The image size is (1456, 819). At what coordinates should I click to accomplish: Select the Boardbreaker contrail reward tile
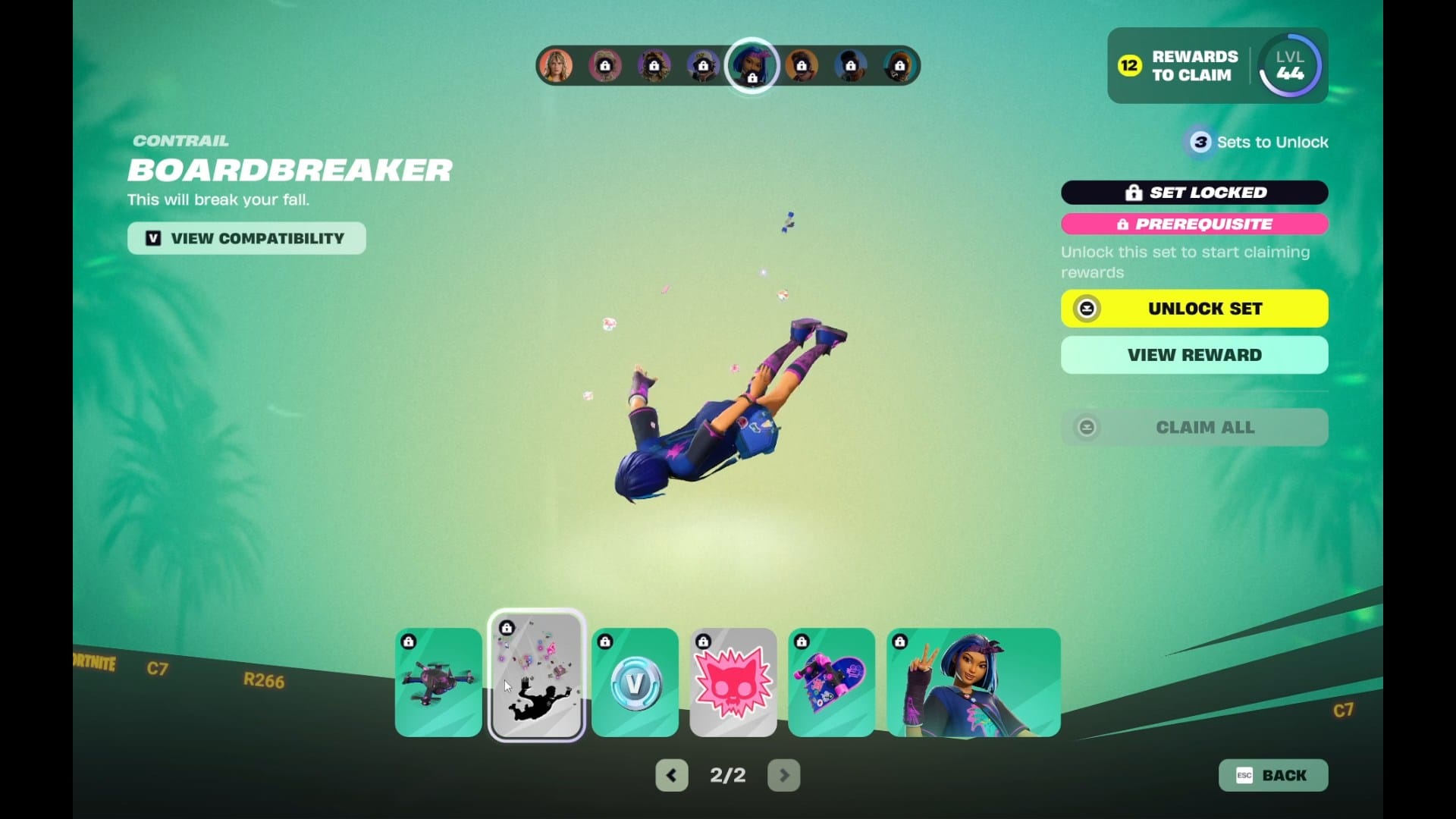coord(536,676)
